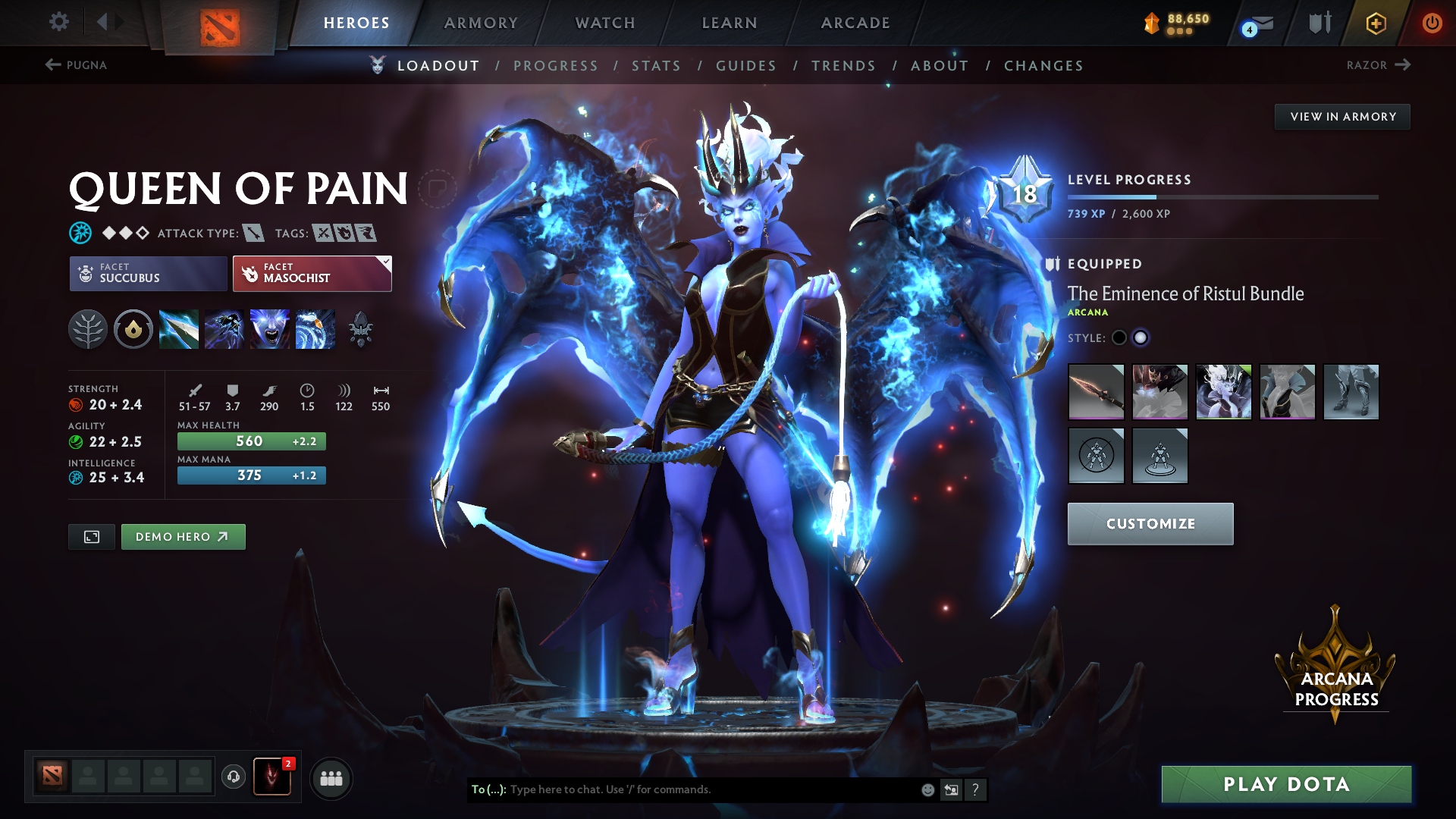Click the Sonic Wave ultimate ability icon
Image resolution: width=1456 pixels, height=819 pixels.
315,329
